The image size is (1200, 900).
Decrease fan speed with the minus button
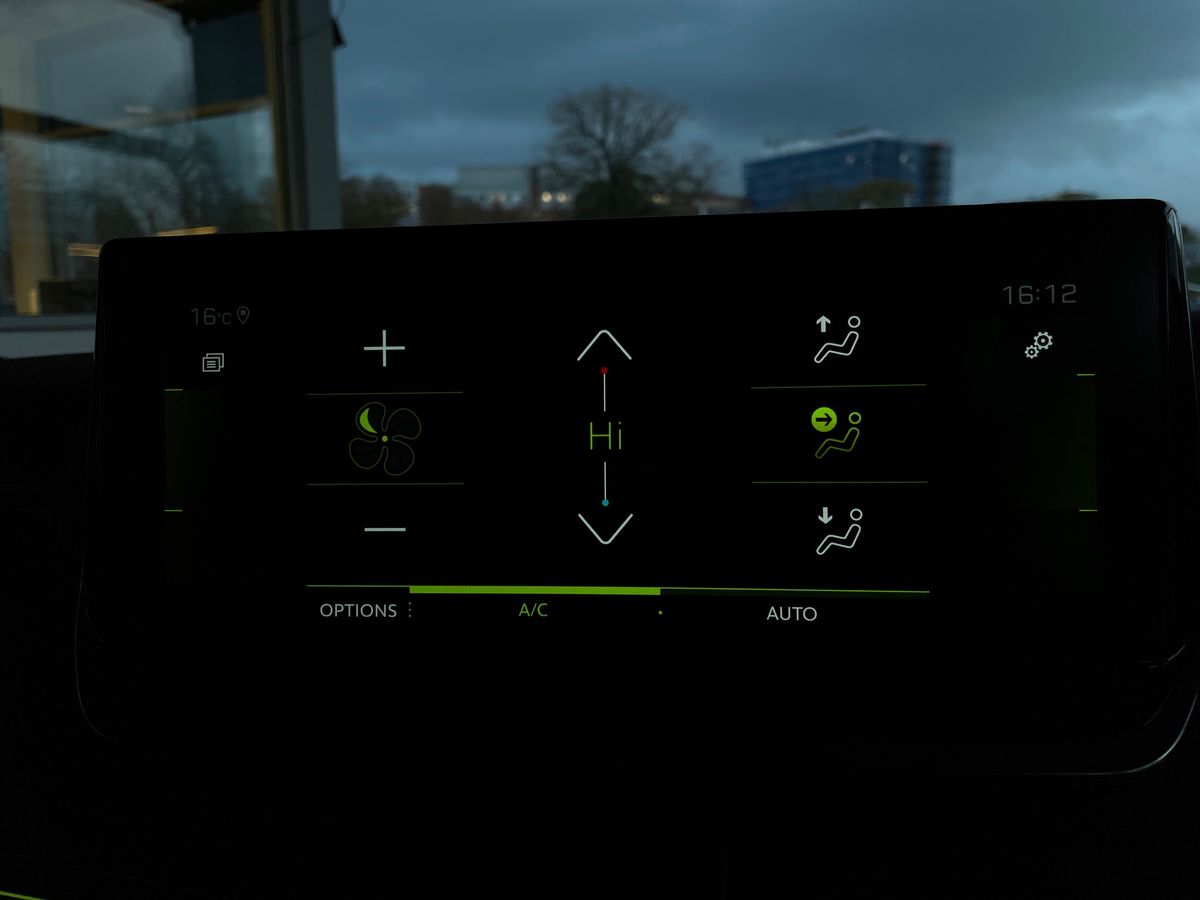pyautogui.click(x=384, y=528)
